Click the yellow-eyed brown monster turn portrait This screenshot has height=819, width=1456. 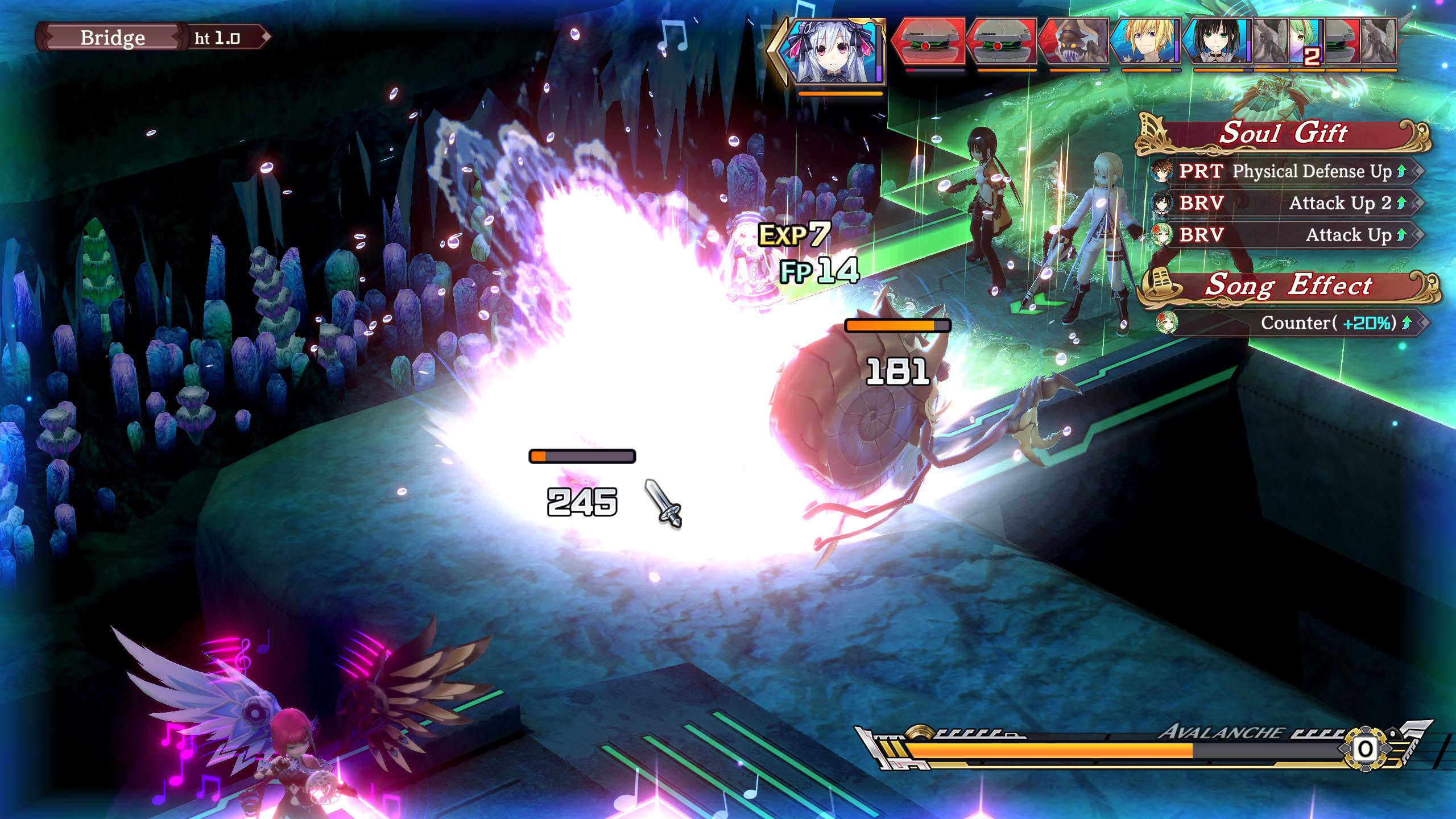[1074, 41]
